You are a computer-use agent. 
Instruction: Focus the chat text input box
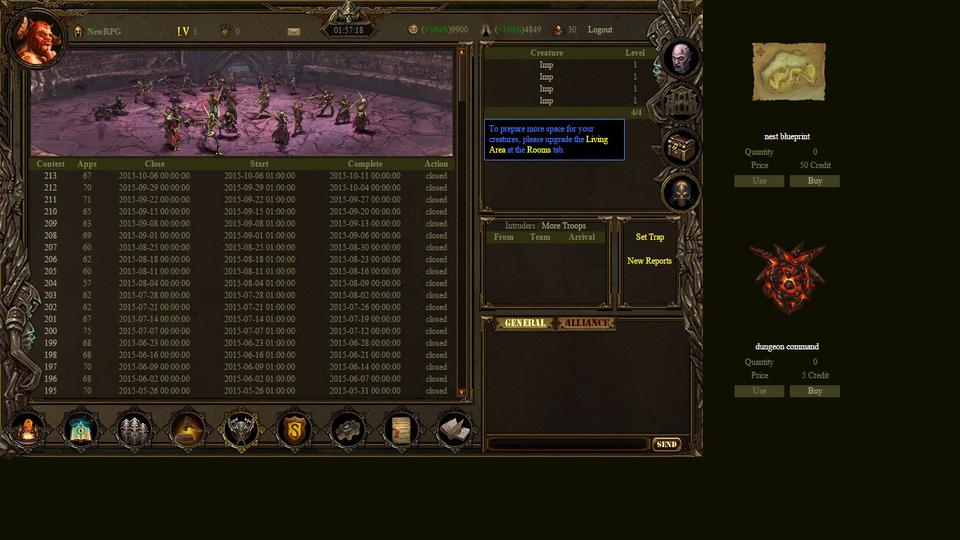(x=568, y=444)
